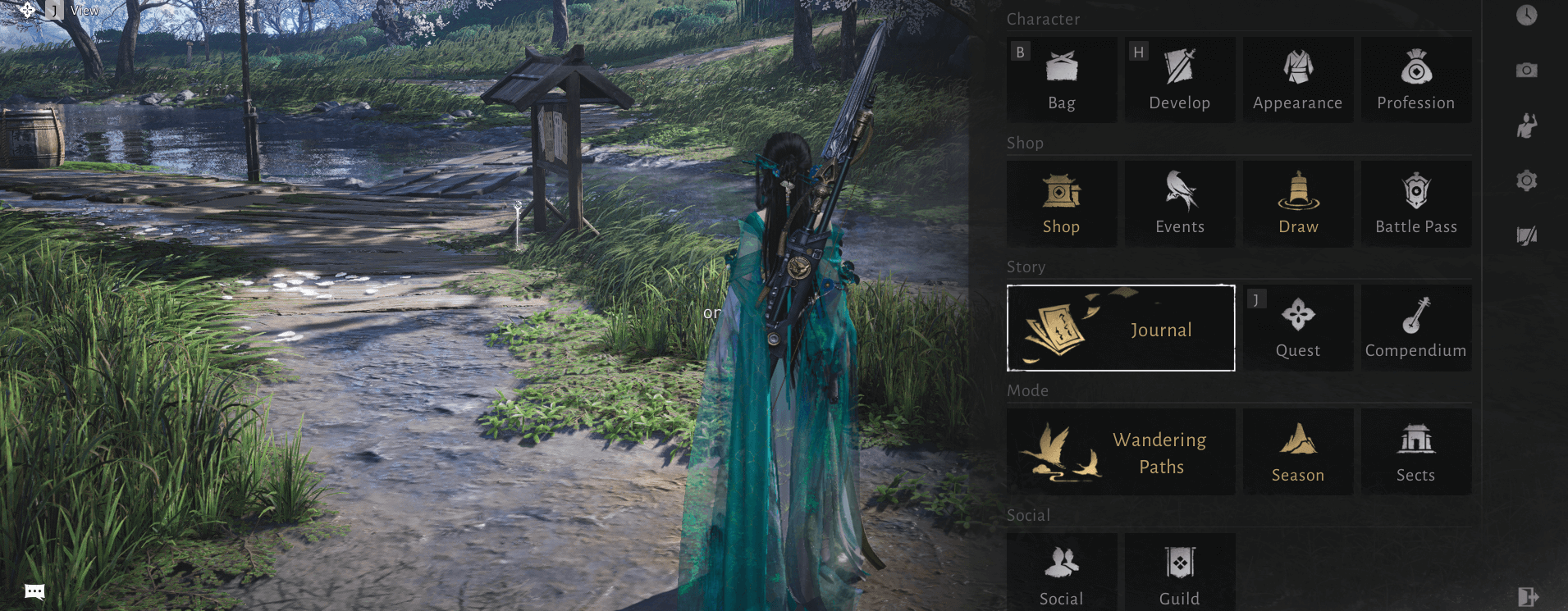The width and height of the screenshot is (1568, 611).
Task: Open the highlighted Journal tile
Action: 1120,328
